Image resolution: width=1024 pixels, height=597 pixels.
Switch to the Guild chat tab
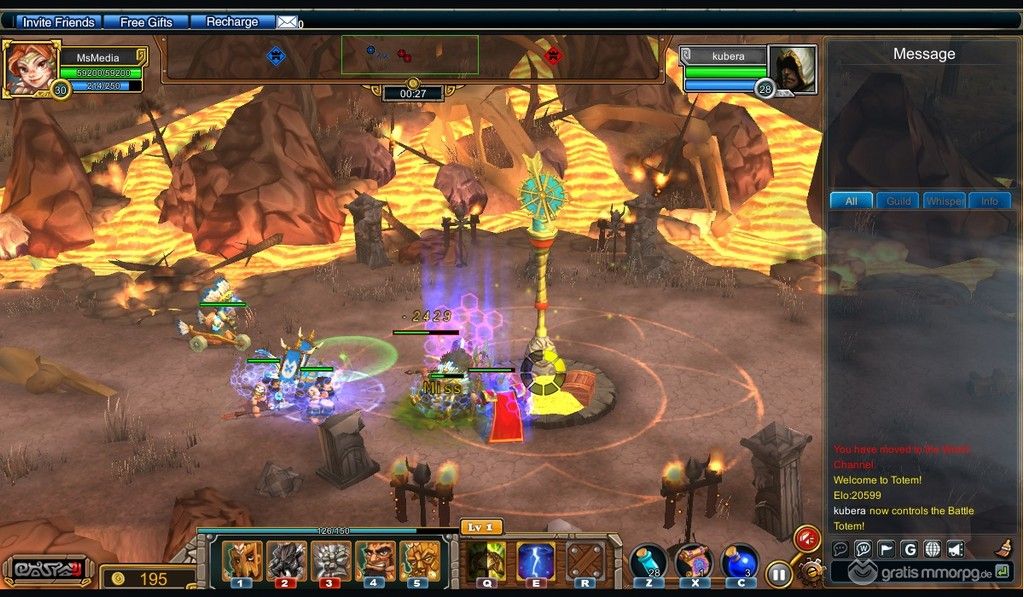pyautogui.click(x=898, y=201)
